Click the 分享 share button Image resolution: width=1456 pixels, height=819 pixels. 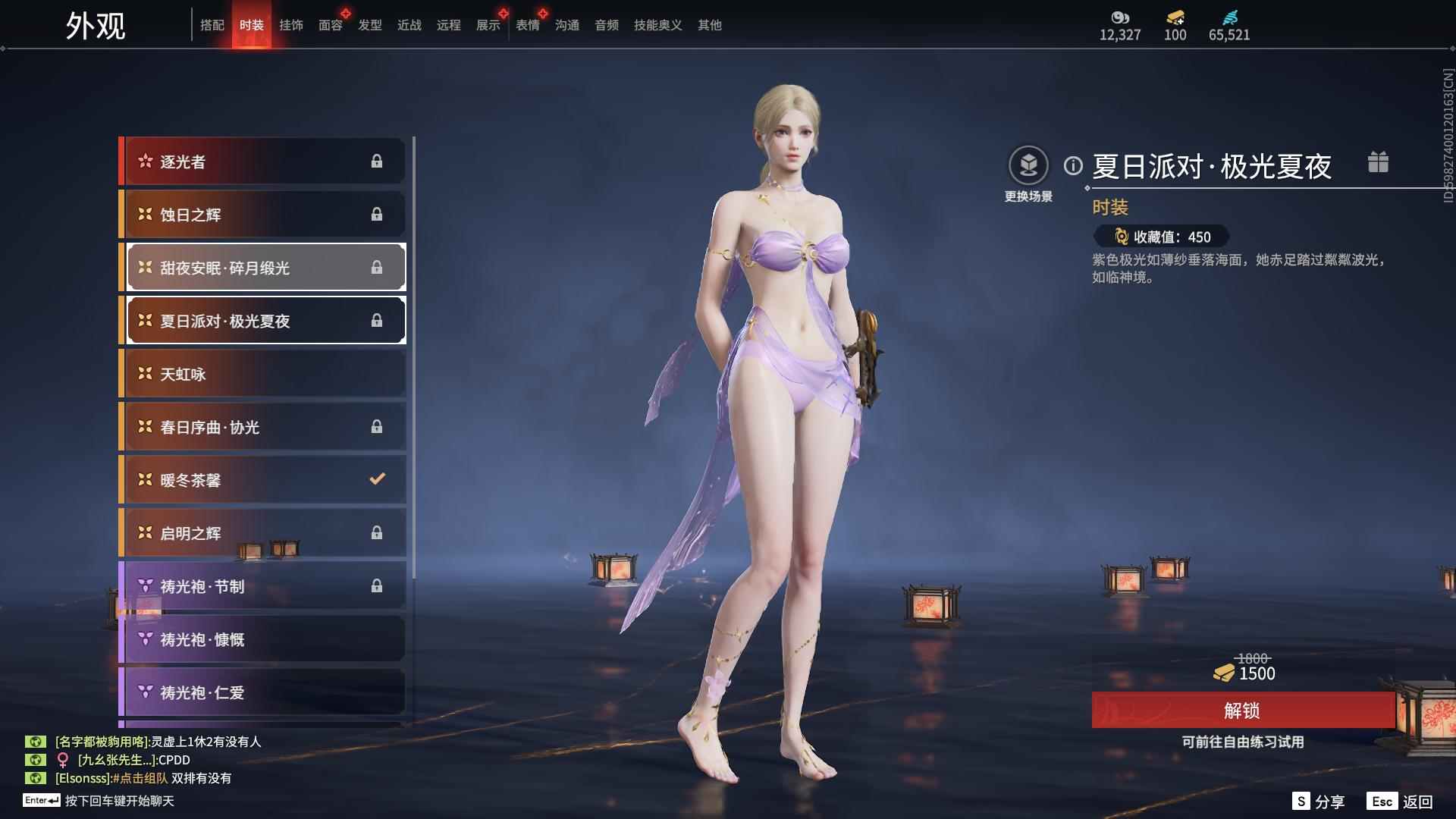coord(1319,802)
